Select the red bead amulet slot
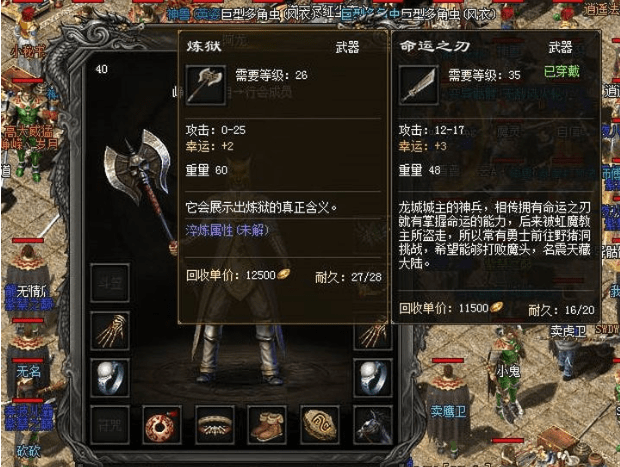The height and width of the screenshot is (467, 620). 161,425
